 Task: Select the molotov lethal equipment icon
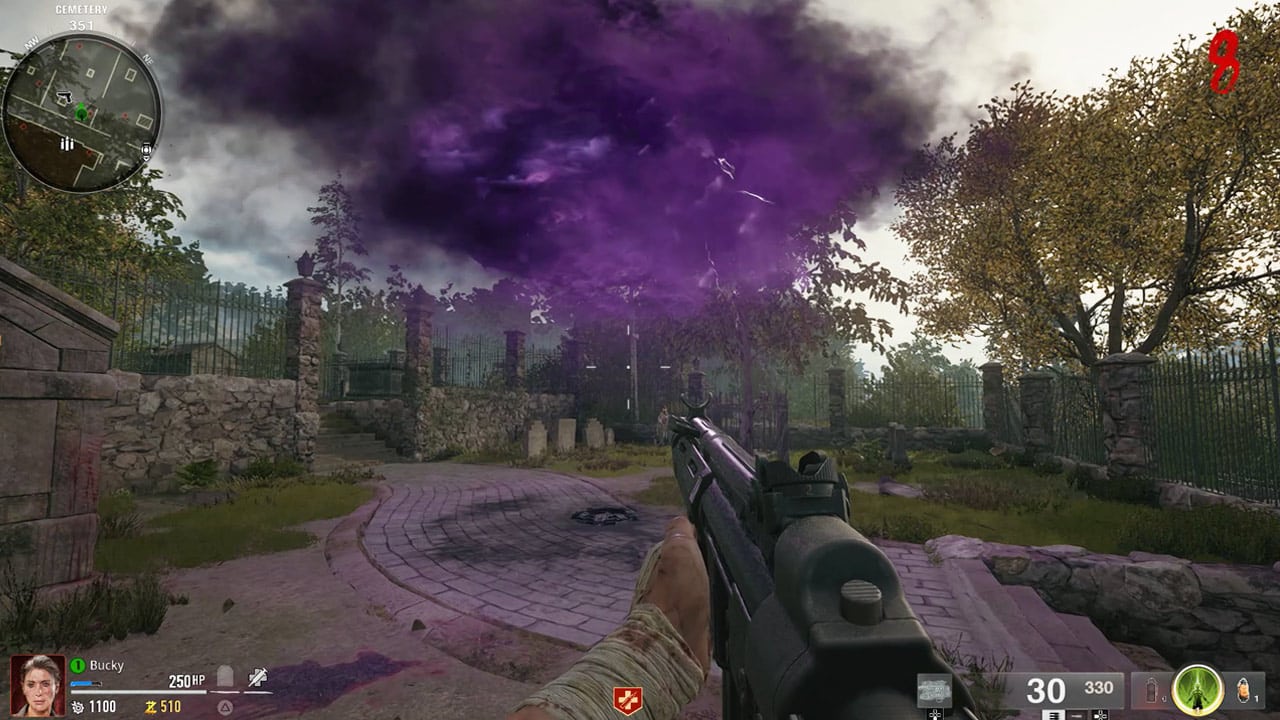click(x=1242, y=690)
